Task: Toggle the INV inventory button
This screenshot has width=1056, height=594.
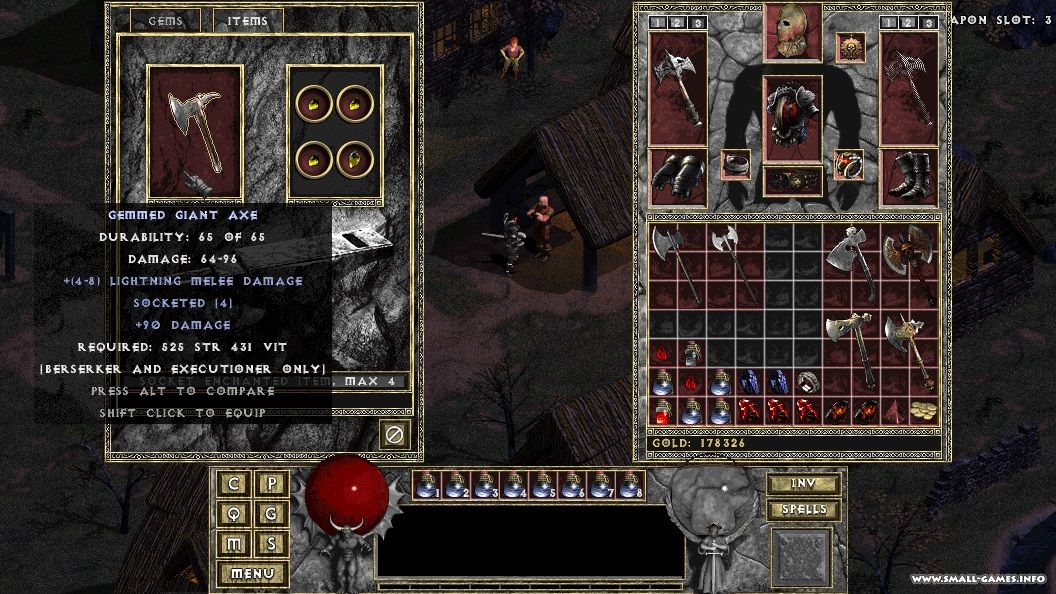Action: click(803, 484)
